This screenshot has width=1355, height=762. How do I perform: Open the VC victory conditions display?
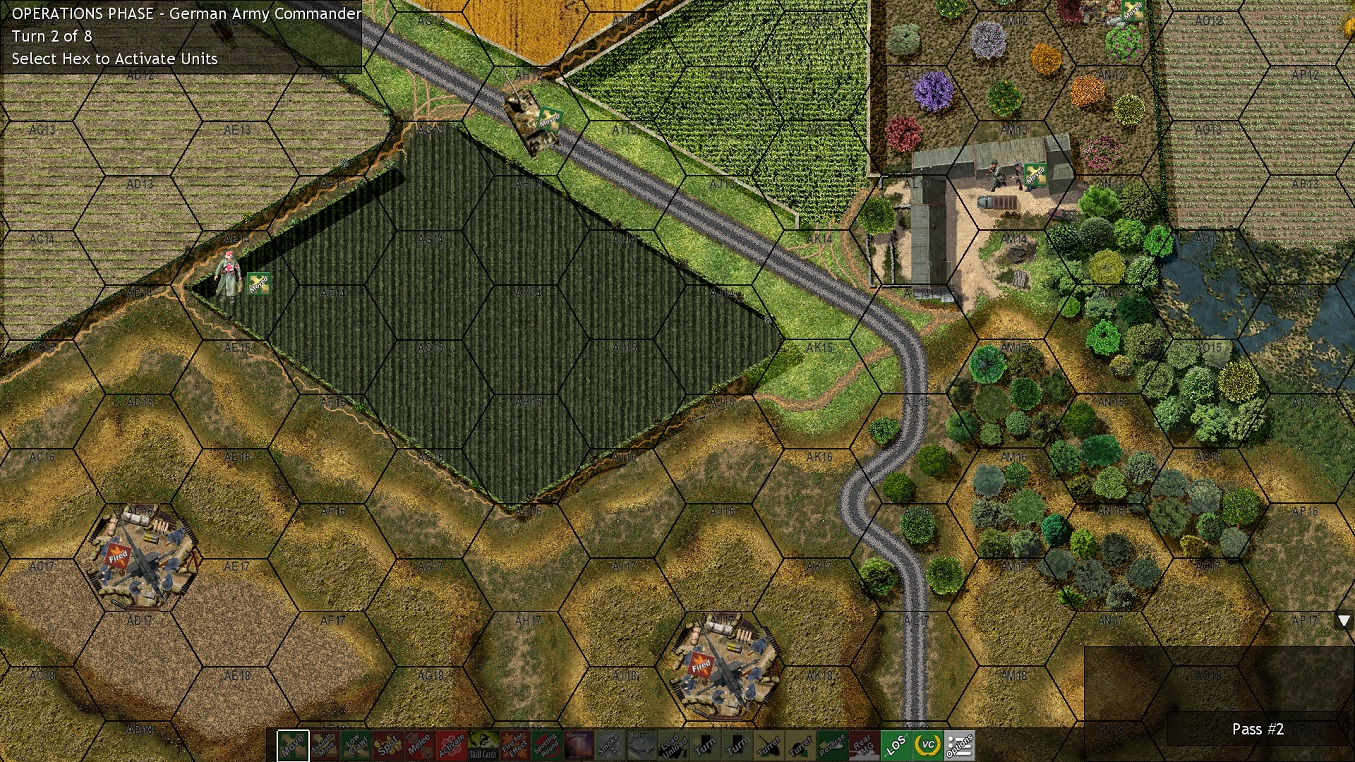tap(926, 745)
